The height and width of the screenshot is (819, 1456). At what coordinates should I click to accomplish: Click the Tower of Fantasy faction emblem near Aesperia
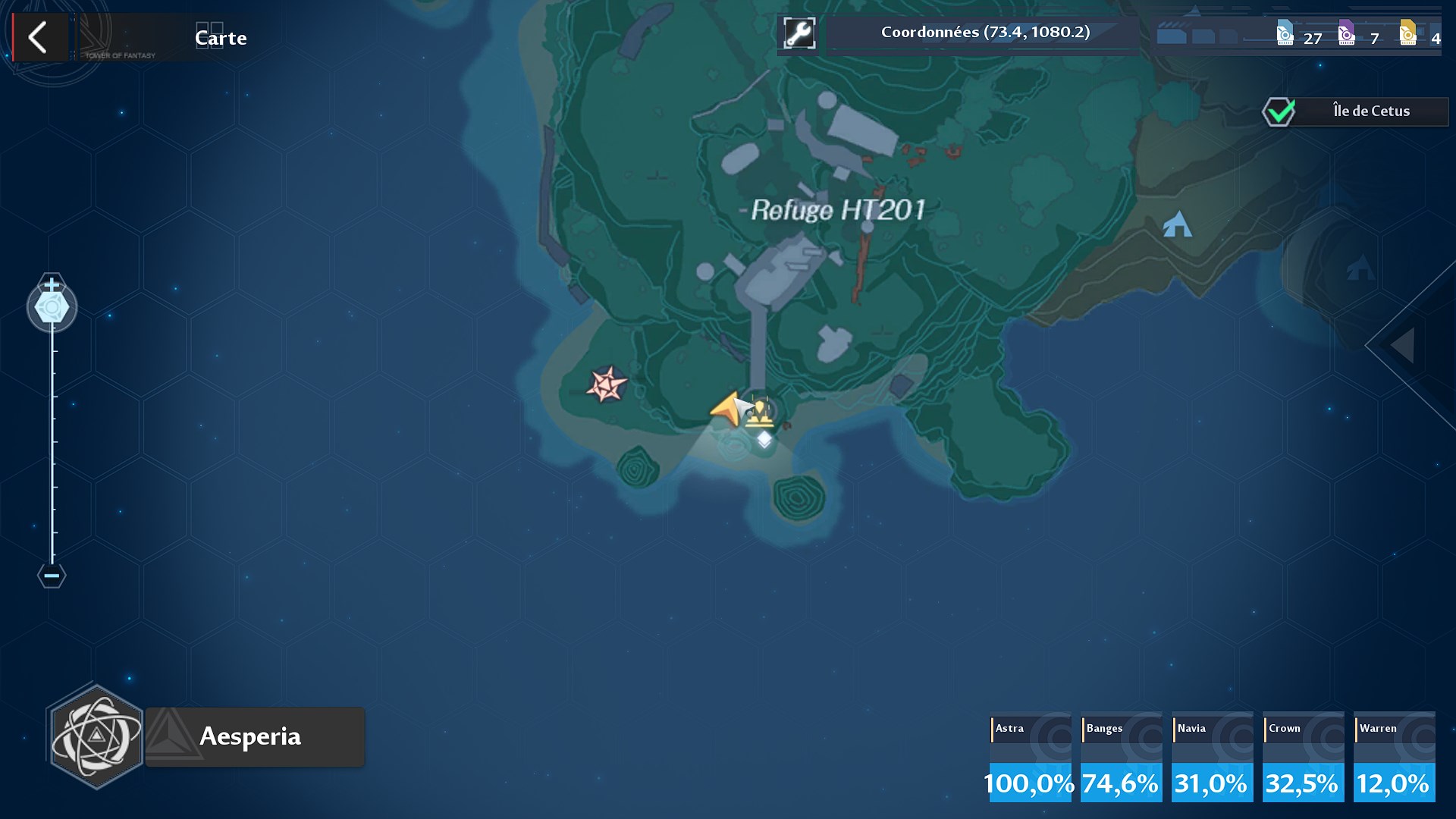pos(97,736)
